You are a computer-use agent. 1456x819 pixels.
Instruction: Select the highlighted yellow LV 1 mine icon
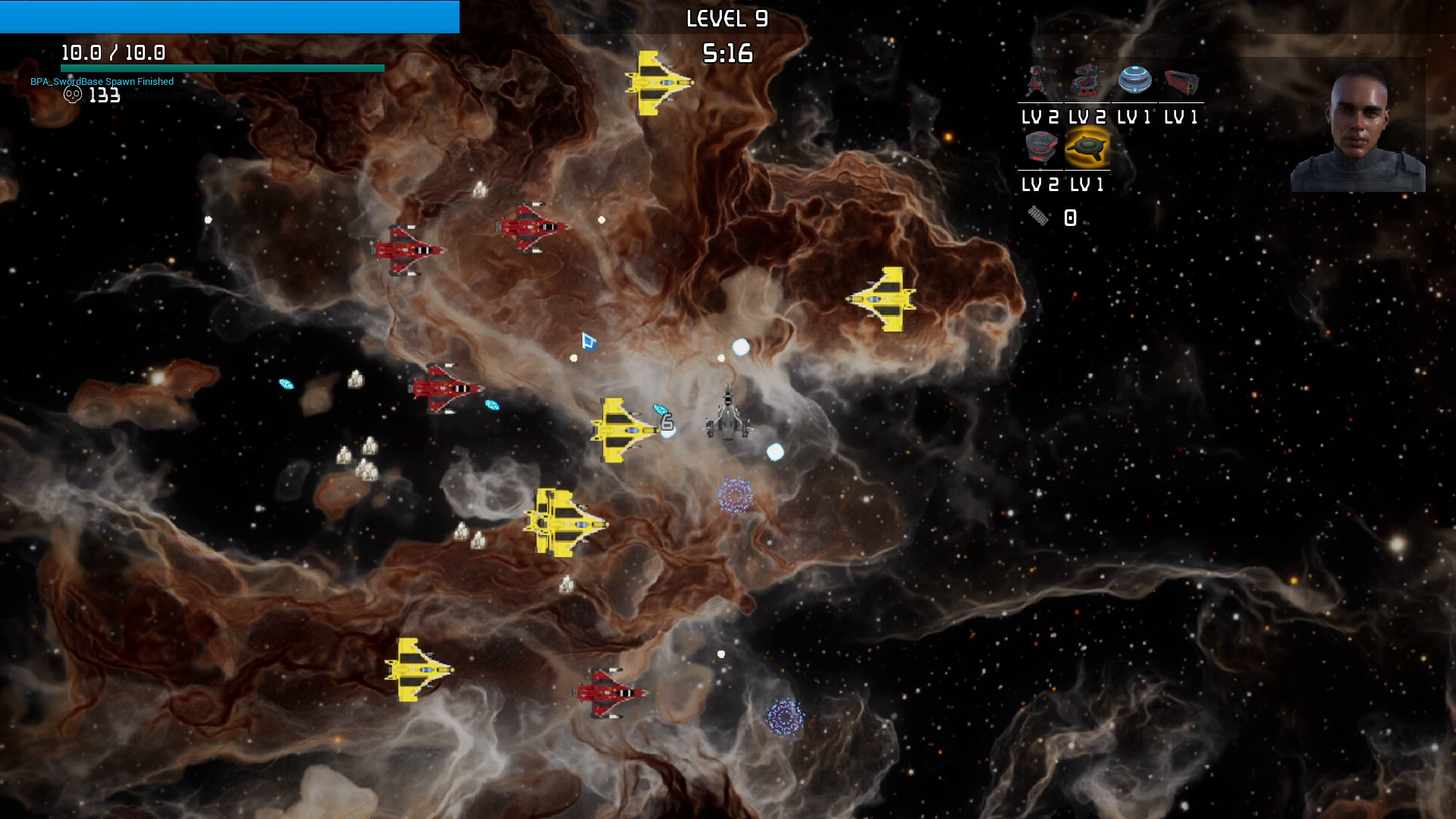pyautogui.click(x=1088, y=149)
